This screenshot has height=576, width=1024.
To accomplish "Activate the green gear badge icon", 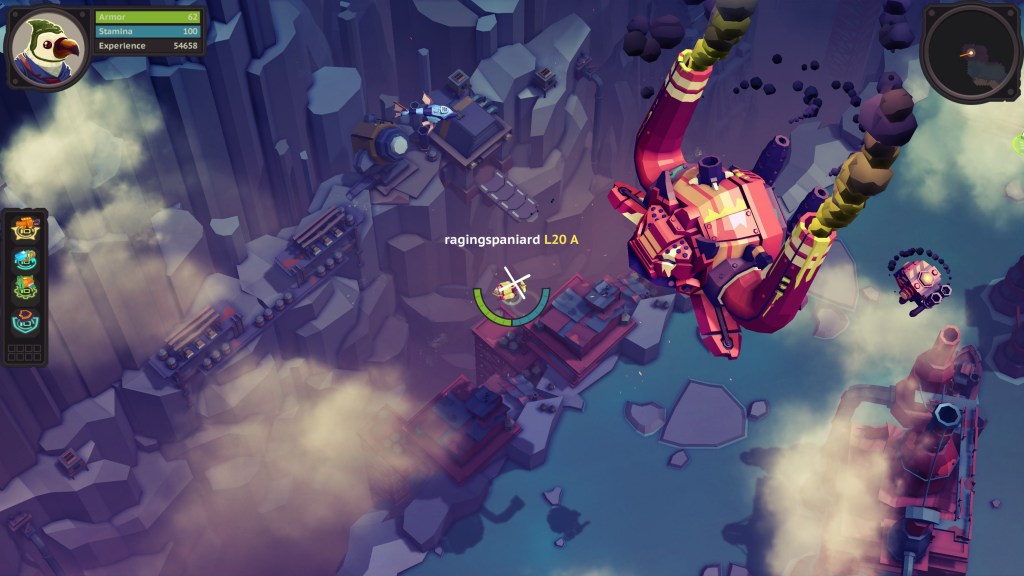I will tap(25, 289).
